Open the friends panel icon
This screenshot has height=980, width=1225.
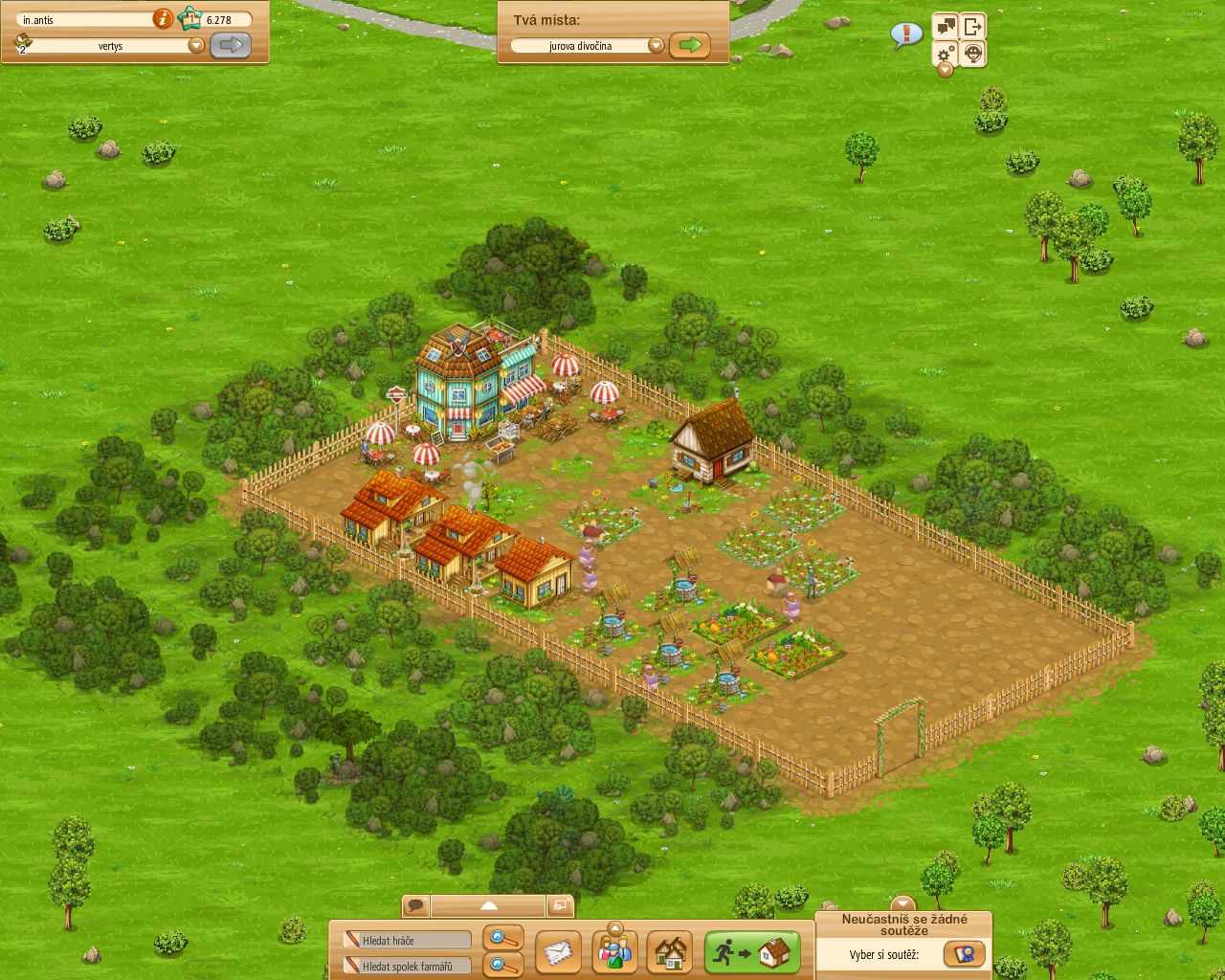615,953
